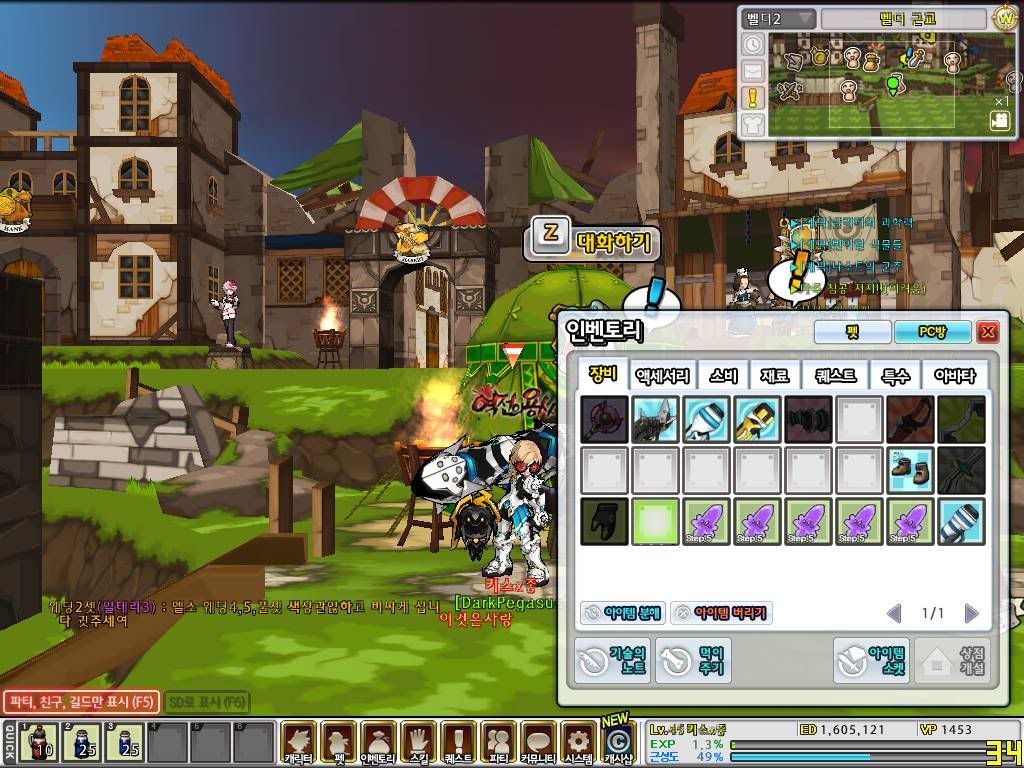Select the 퀘스트 inventory tab
Image resolution: width=1024 pixels, height=768 pixels.
coord(835,376)
